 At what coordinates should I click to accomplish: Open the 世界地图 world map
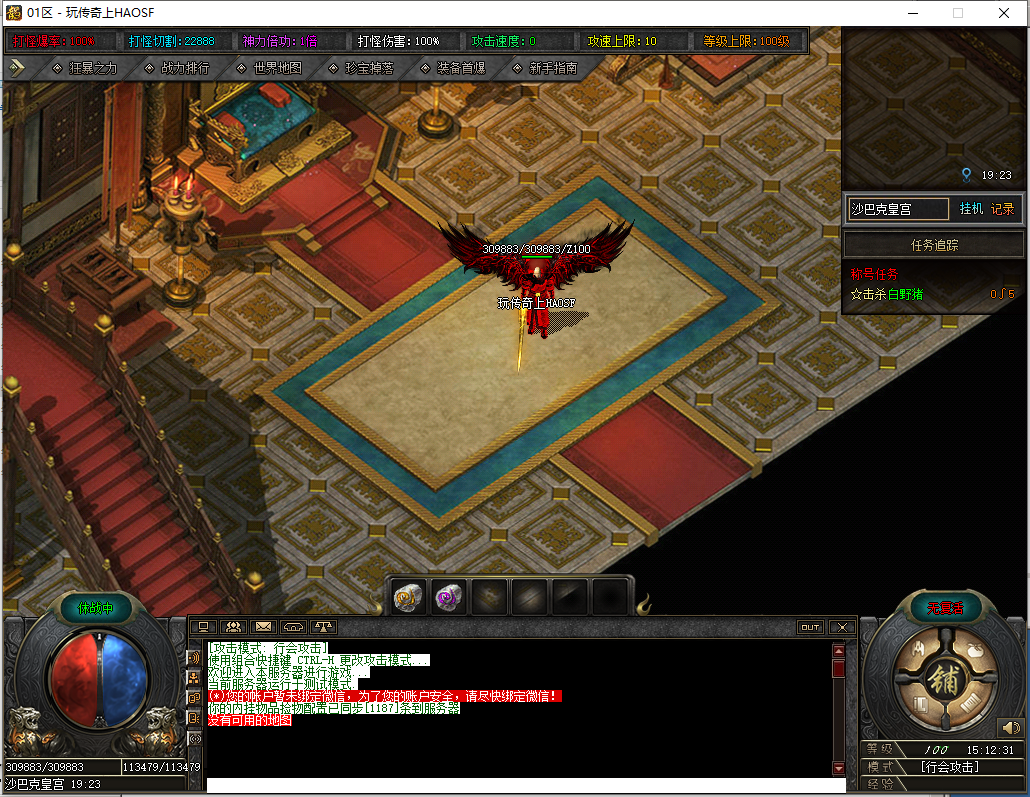click(269, 69)
